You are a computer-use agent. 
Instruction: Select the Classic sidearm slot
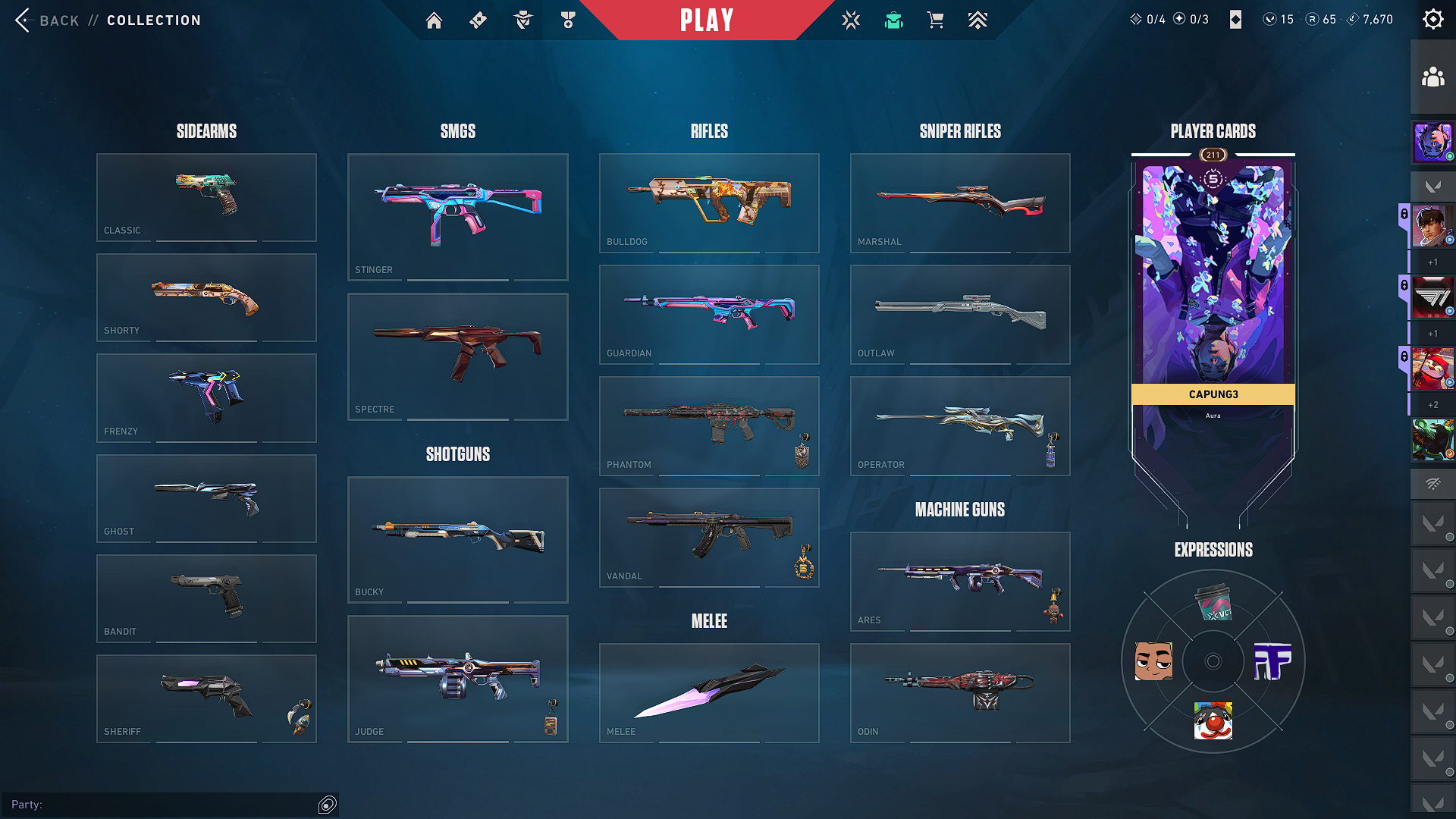(x=206, y=197)
